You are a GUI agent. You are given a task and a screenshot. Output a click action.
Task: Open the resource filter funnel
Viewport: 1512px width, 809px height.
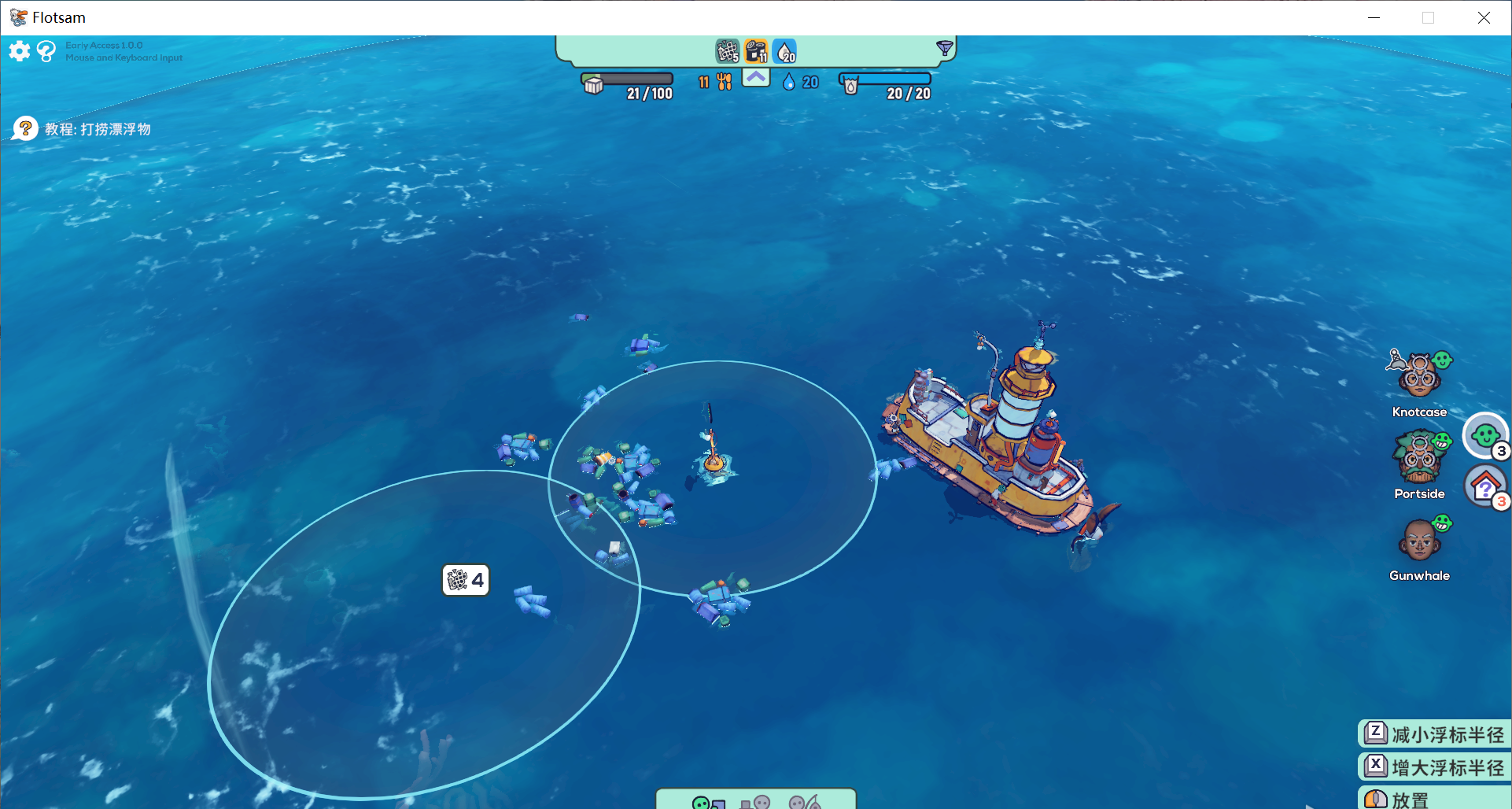pos(945,49)
